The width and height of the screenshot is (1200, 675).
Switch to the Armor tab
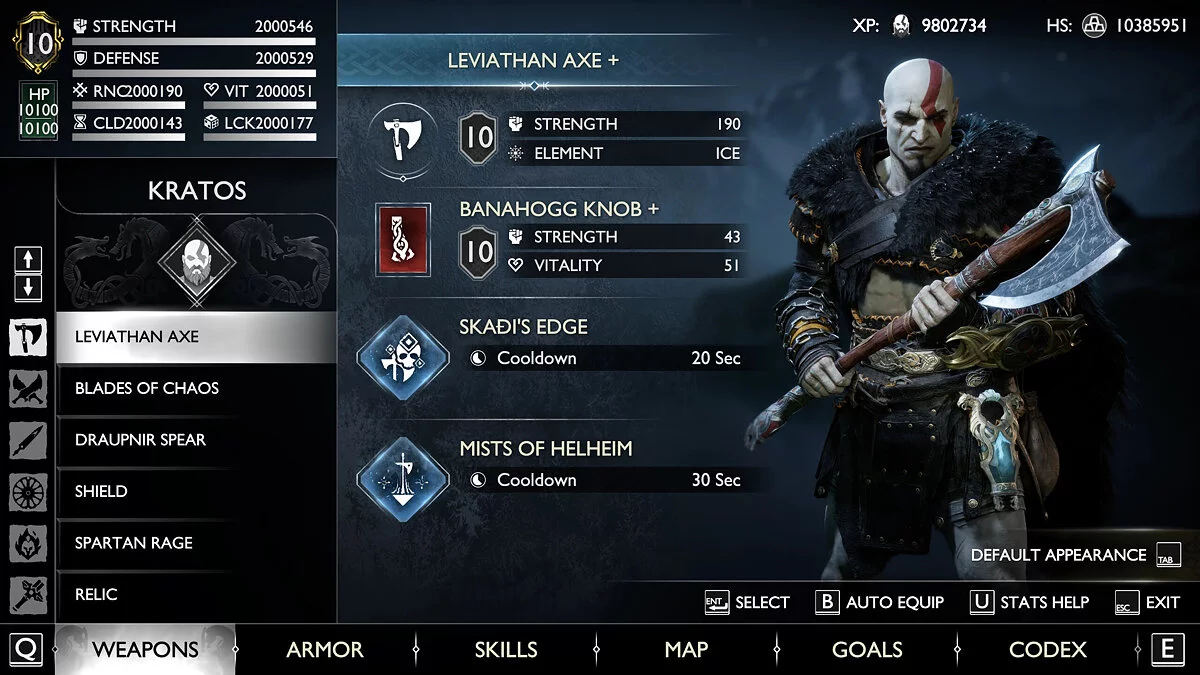tap(325, 650)
